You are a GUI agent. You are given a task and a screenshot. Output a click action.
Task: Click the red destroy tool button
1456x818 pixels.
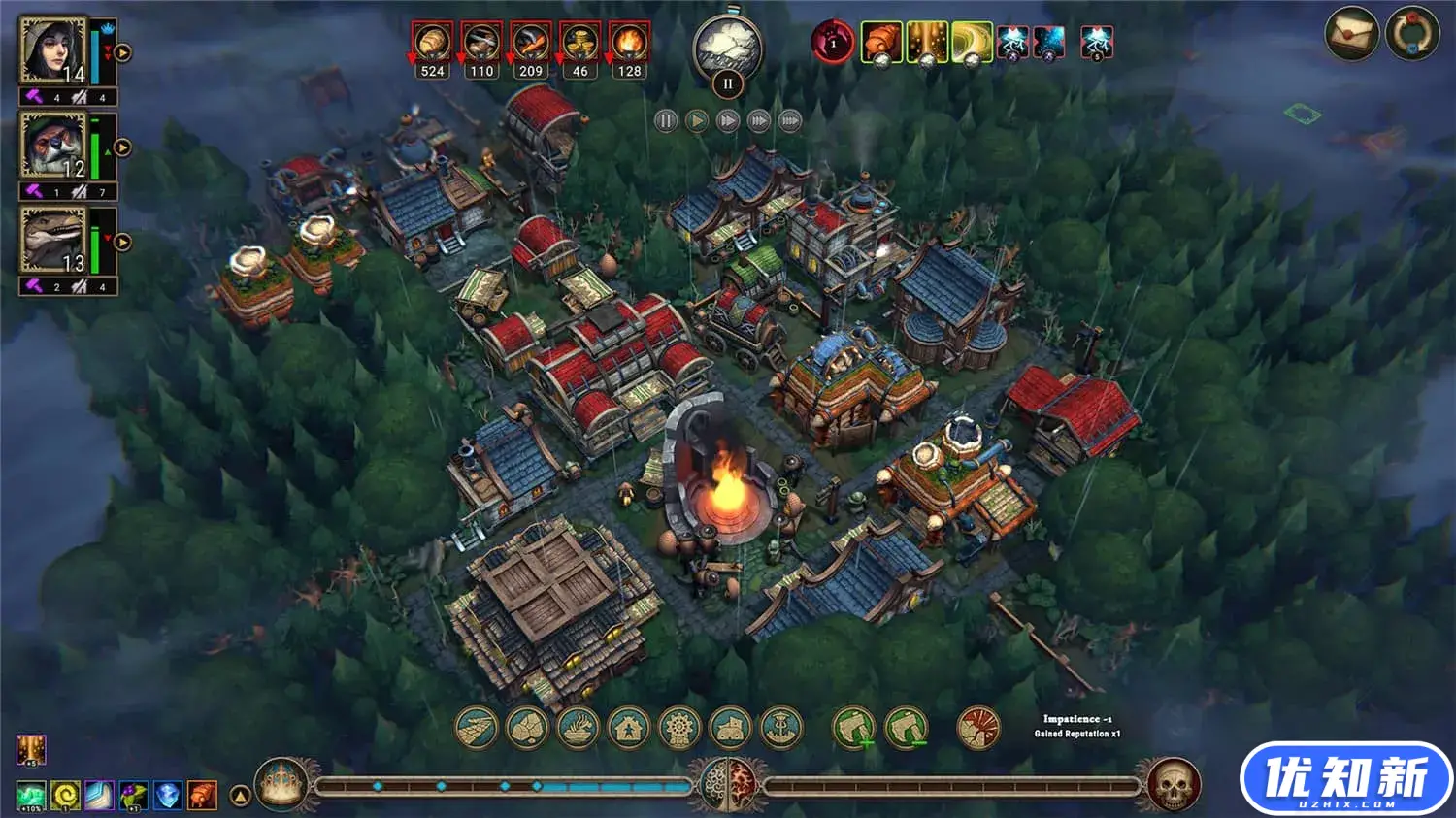[978, 728]
